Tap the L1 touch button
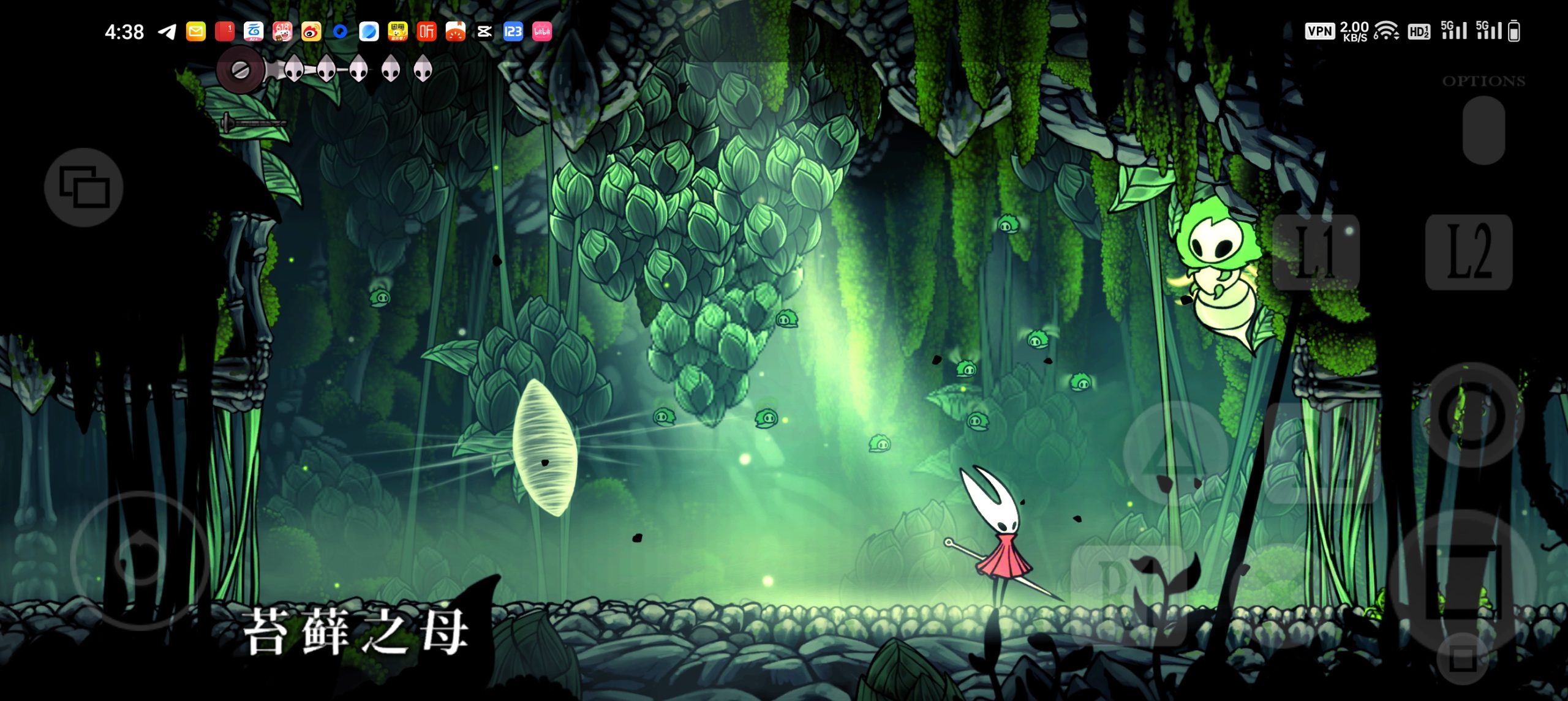The image size is (1568, 701). [x=1316, y=252]
